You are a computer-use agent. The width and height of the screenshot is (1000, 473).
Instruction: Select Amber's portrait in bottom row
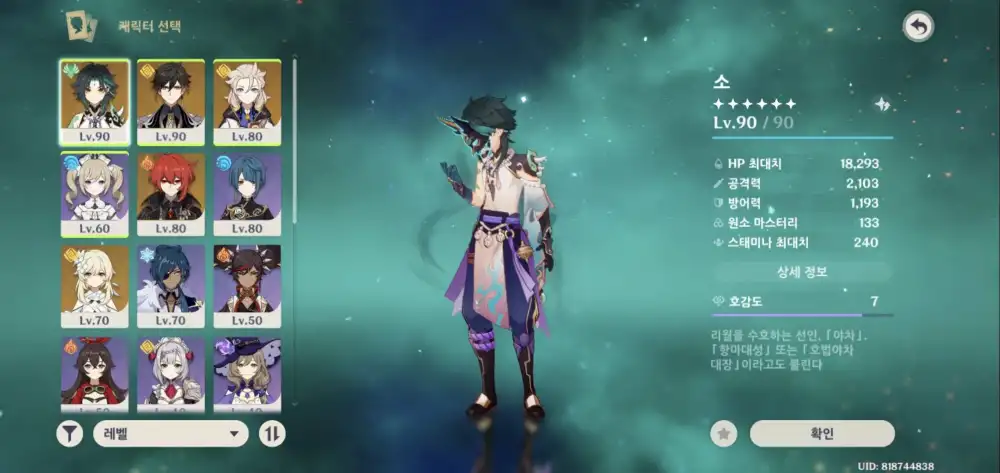pyautogui.click(x=95, y=372)
